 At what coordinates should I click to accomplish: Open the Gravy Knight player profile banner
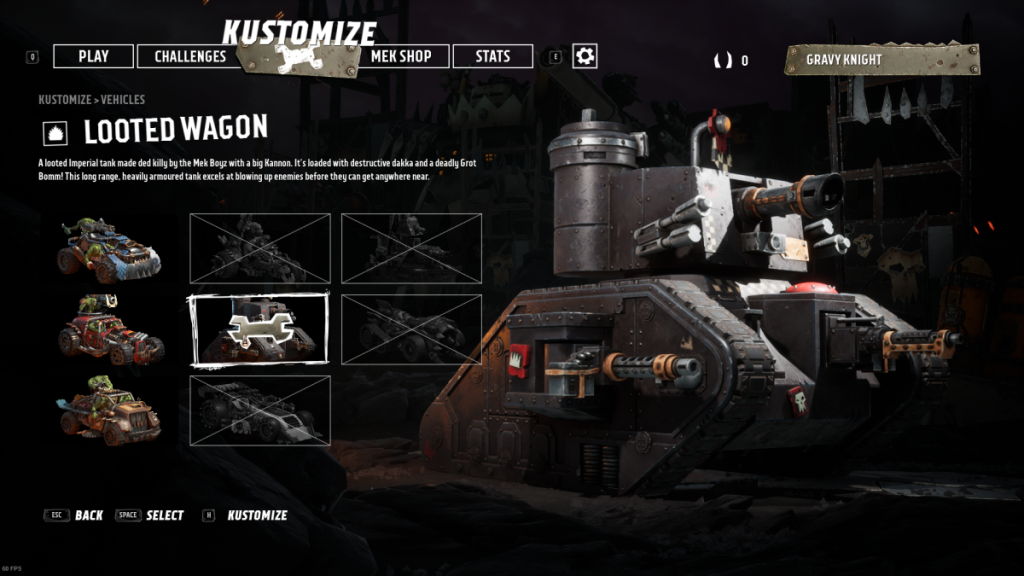[881, 59]
